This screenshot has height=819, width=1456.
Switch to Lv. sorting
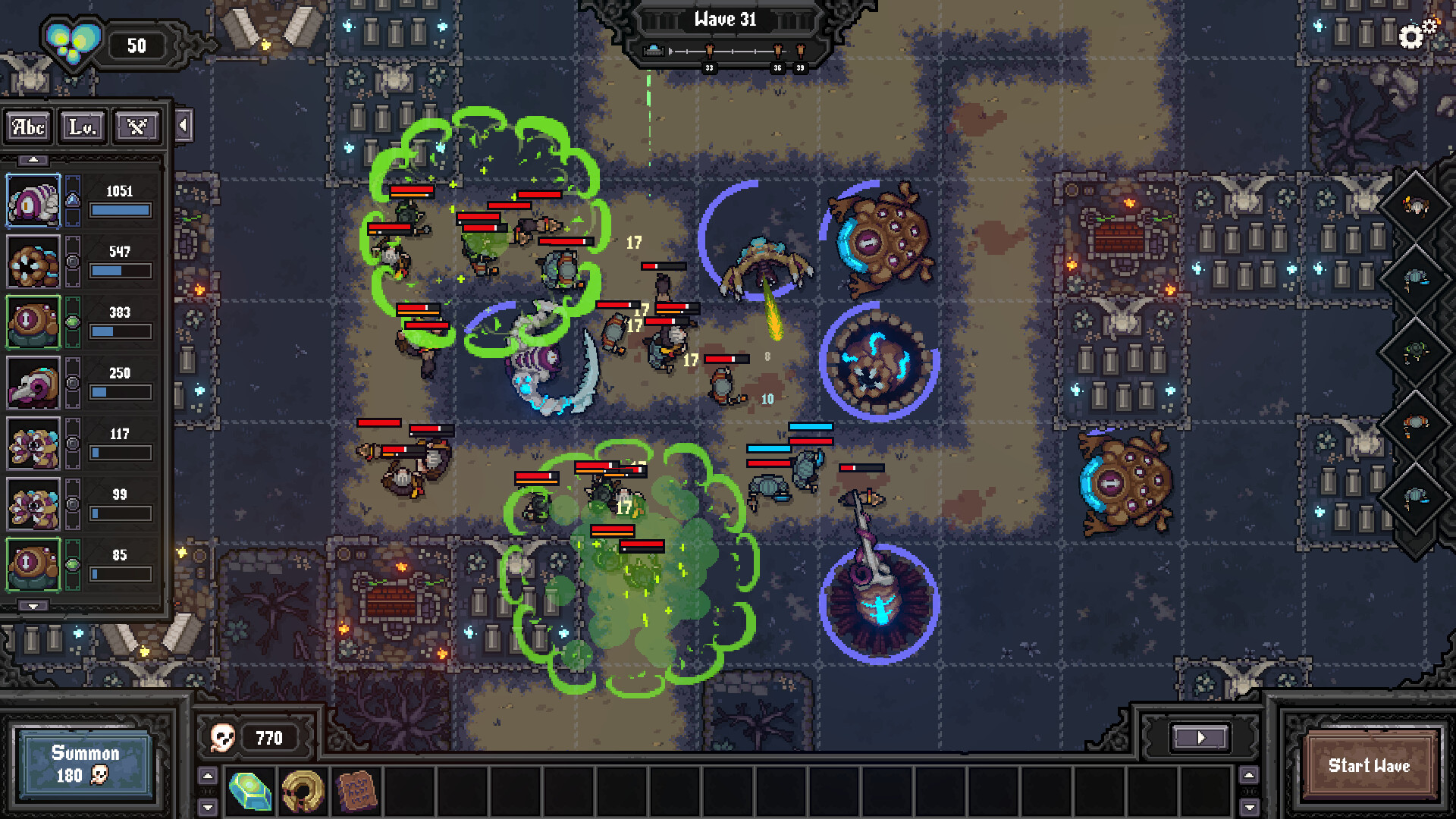(x=83, y=127)
